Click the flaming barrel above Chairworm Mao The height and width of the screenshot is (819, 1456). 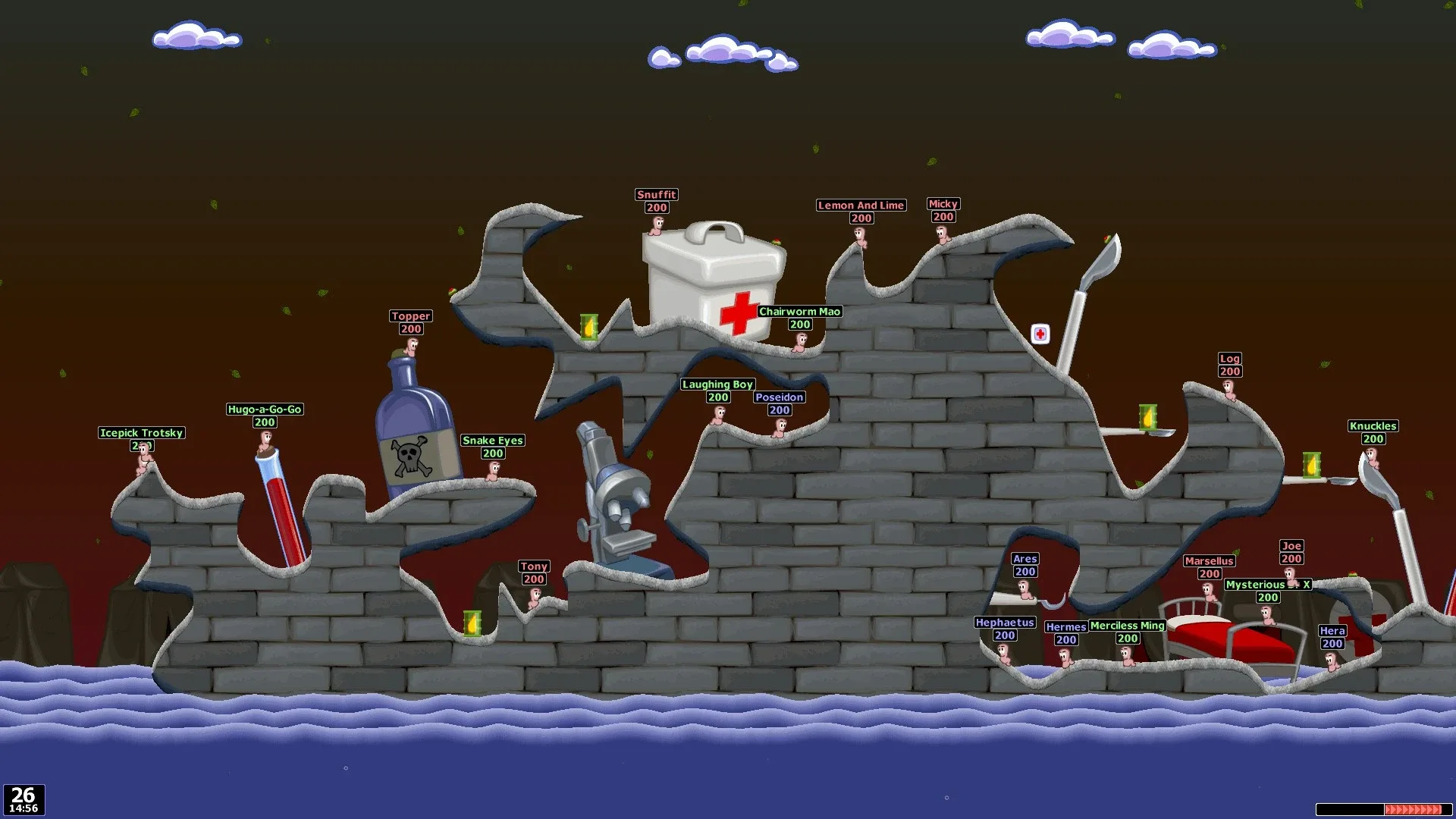pyautogui.click(x=590, y=326)
